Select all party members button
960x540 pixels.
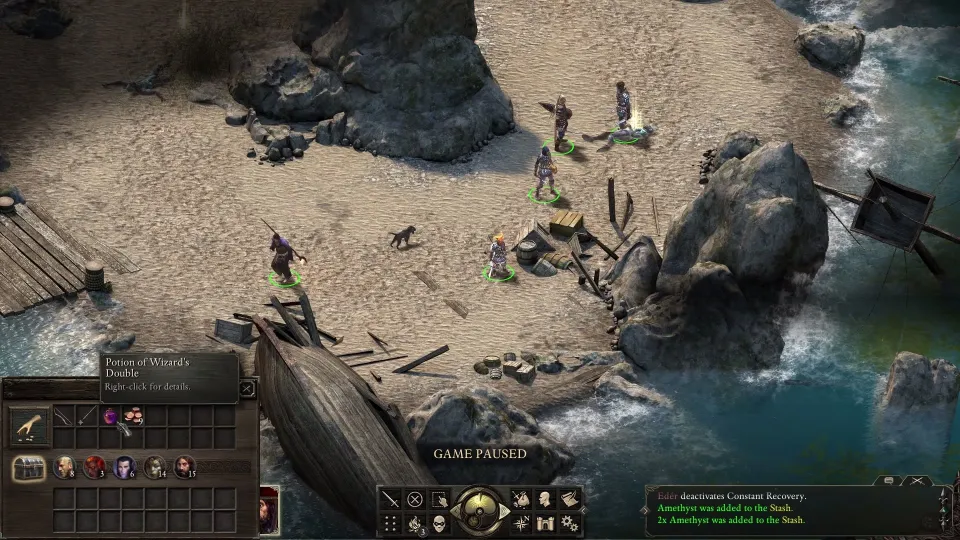click(x=439, y=498)
